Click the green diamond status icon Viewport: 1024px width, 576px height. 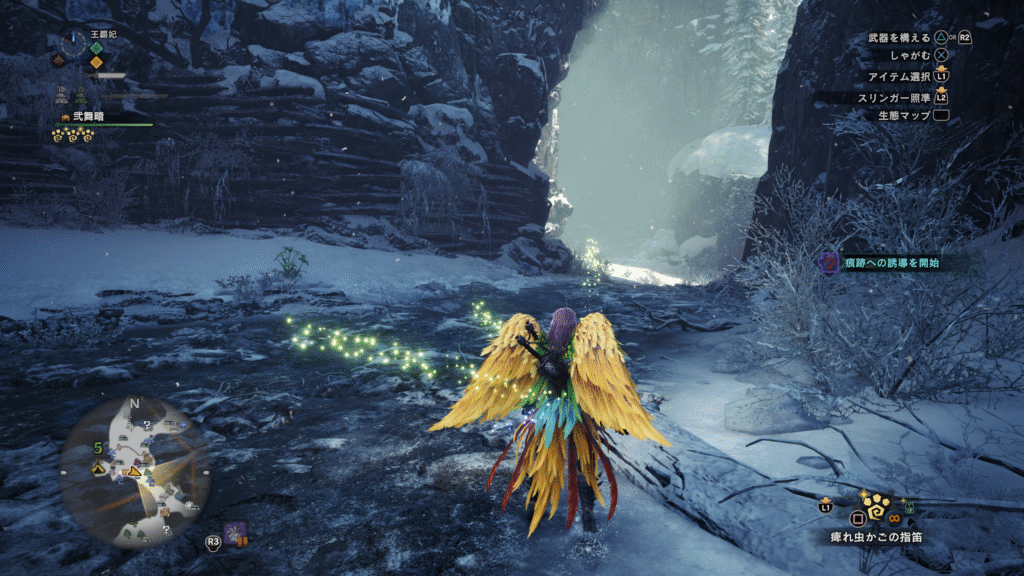(x=97, y=47)
